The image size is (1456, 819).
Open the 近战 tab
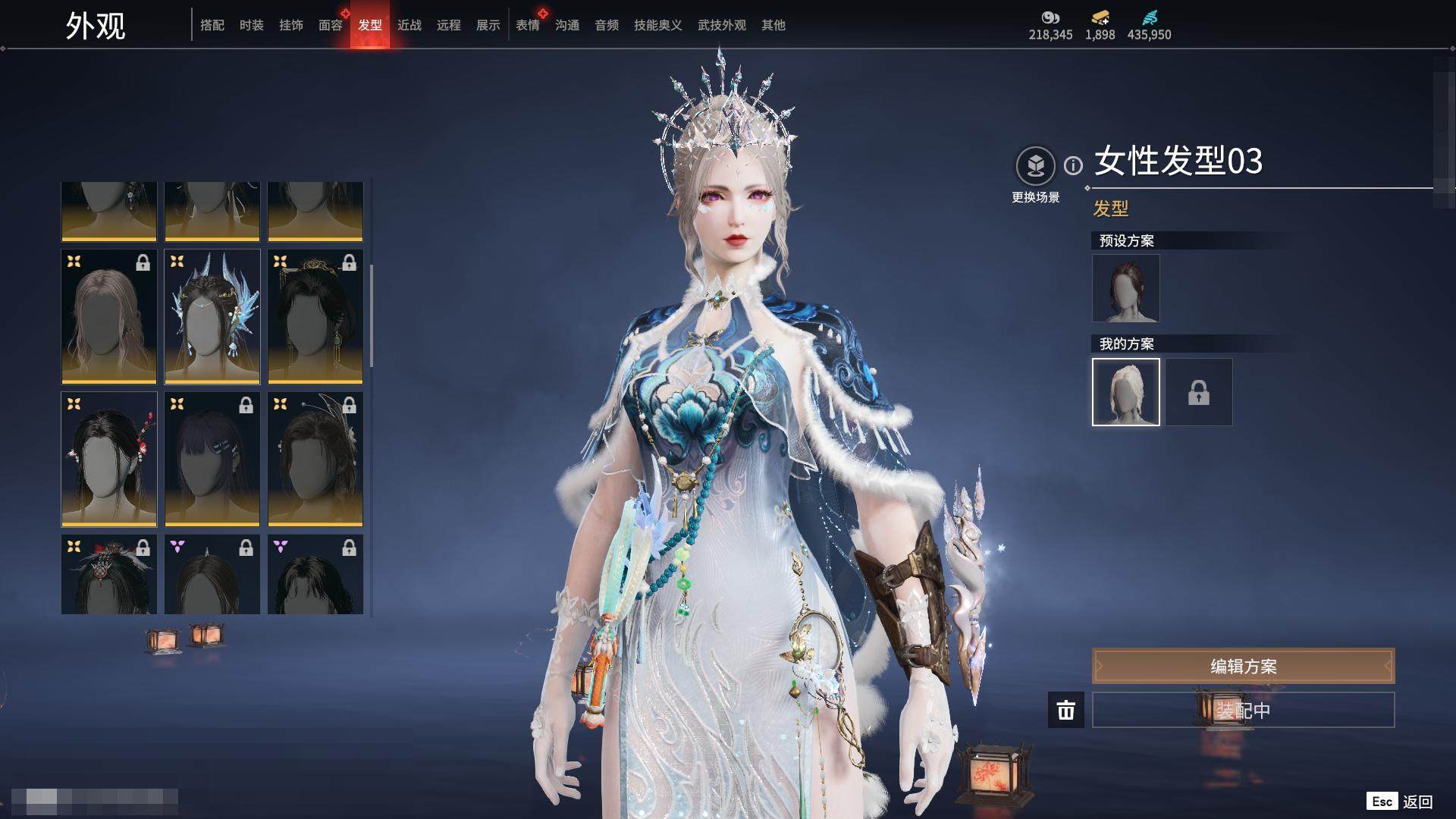pos(409,25)
